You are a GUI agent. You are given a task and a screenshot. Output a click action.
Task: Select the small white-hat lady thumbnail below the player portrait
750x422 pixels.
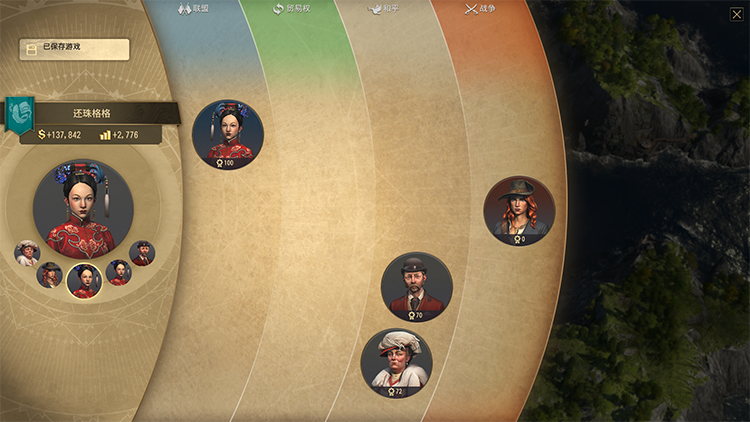(27, 253)
